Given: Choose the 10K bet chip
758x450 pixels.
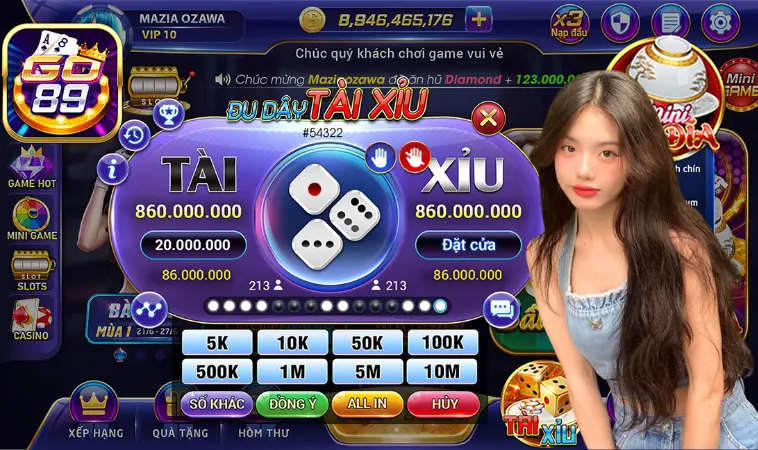Looking at the screenshot, I should coord(291,343).
